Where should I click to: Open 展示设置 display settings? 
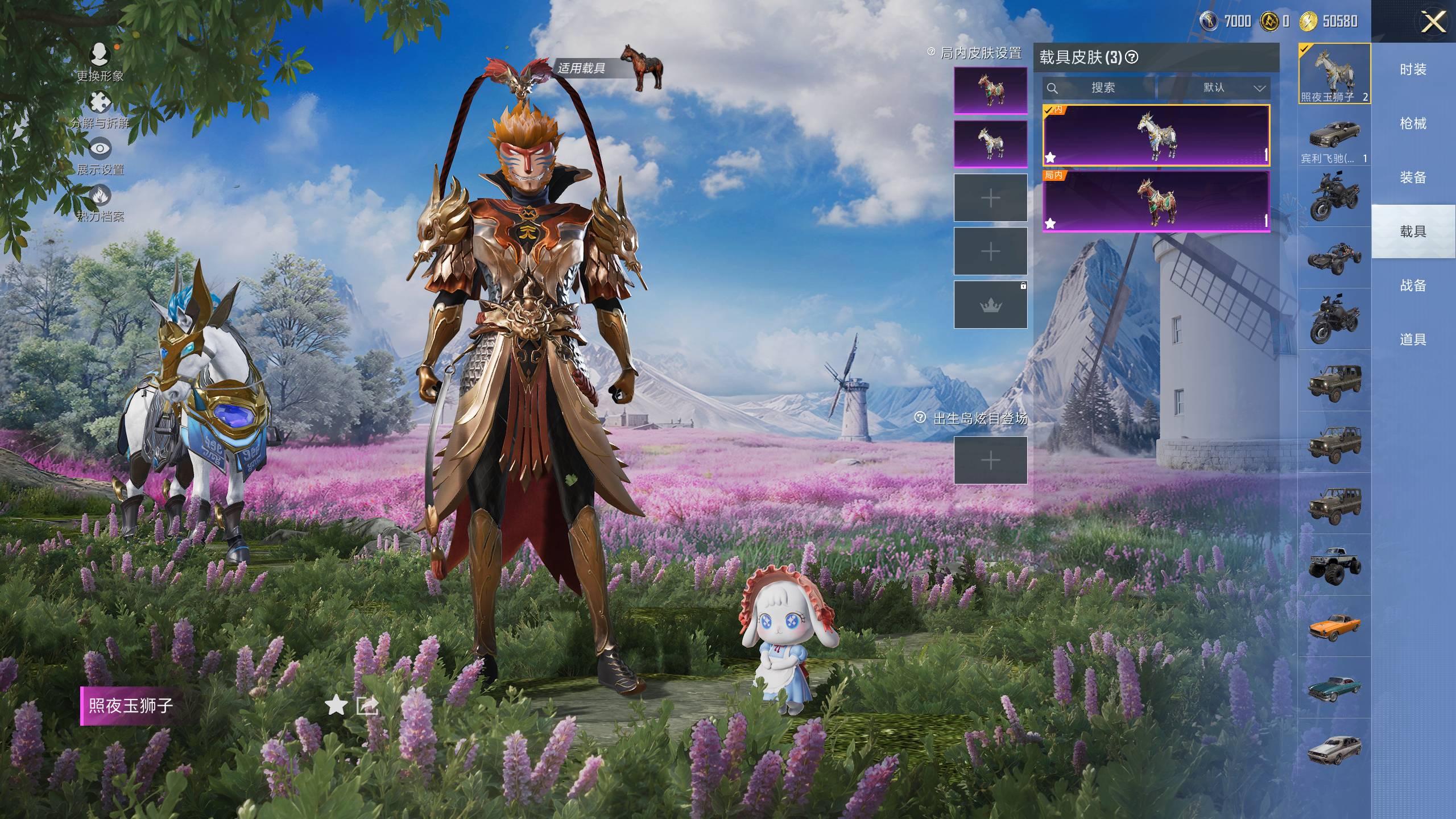coord(100,150)
